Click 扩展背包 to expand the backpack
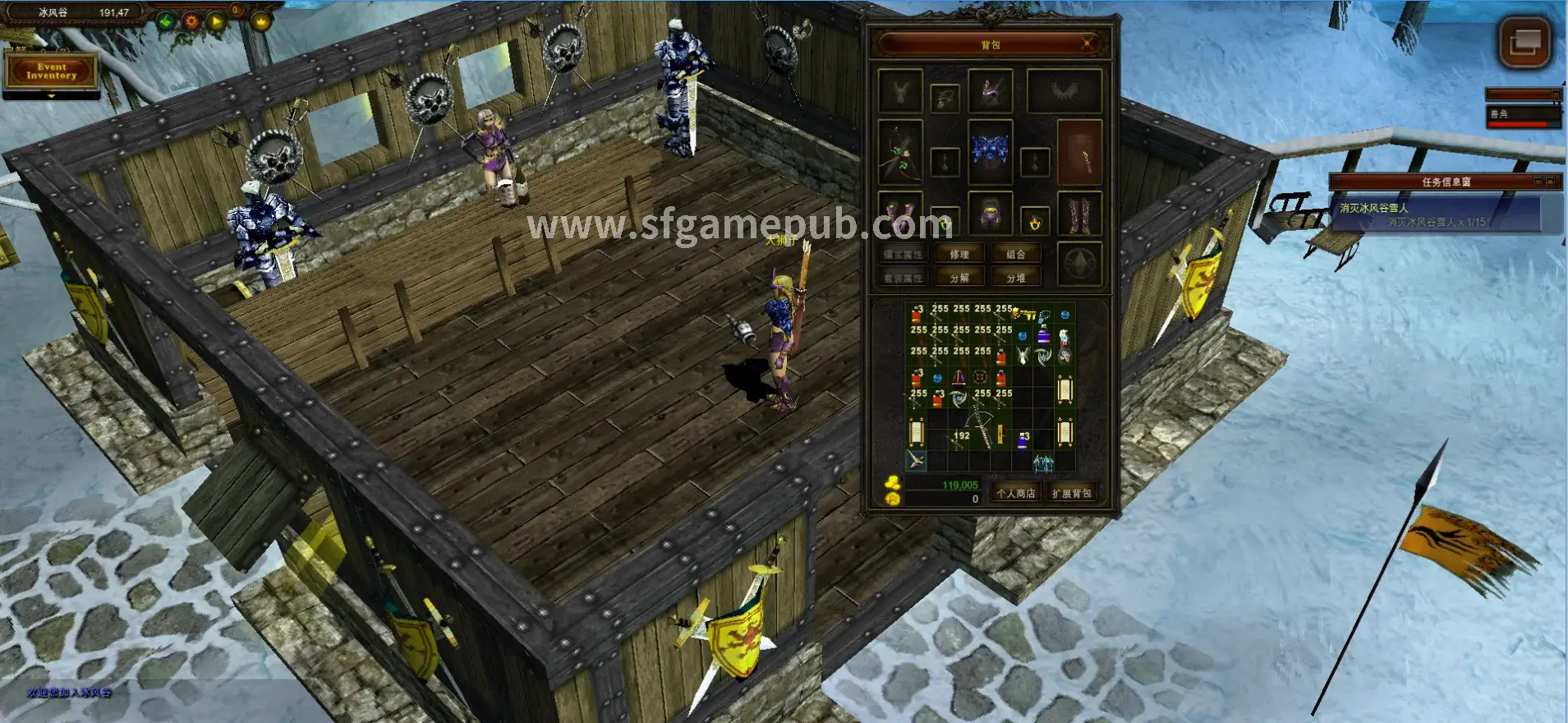Image resolution: width=1568 pixels, height=723 pixels. coord(1071,494)
